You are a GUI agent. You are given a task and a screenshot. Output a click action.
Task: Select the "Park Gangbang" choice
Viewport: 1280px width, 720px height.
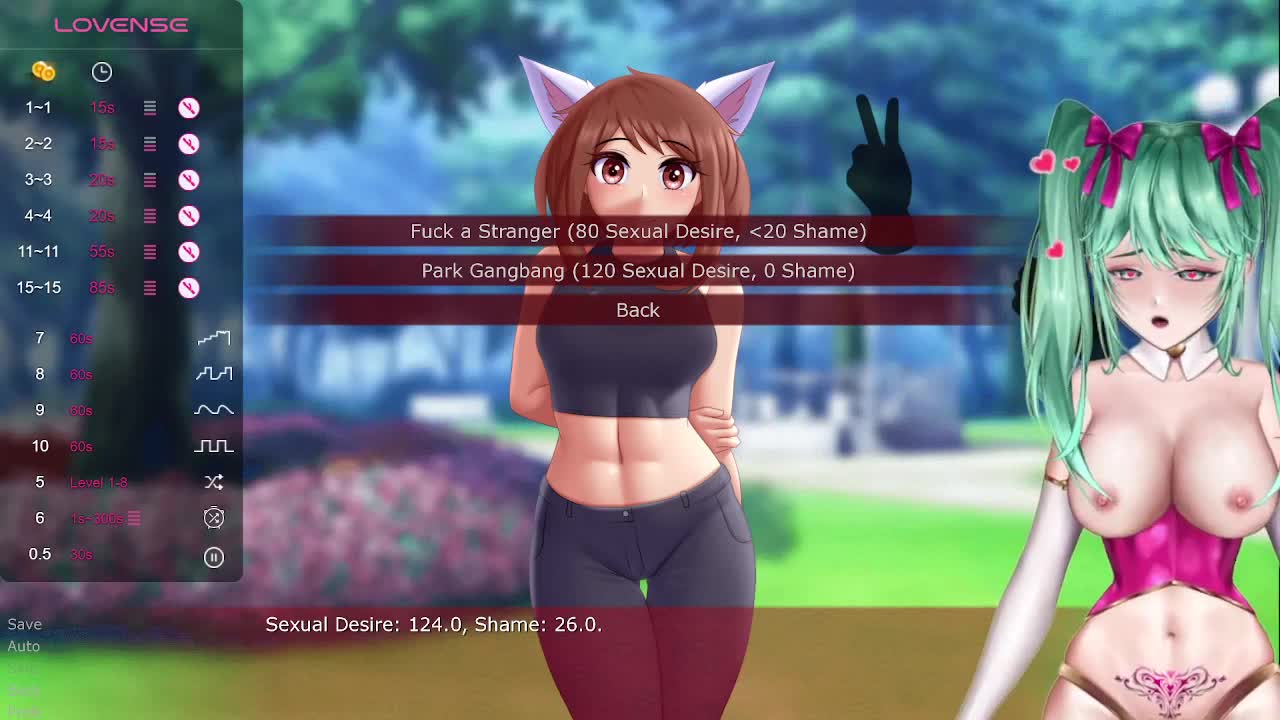(638, 271)
